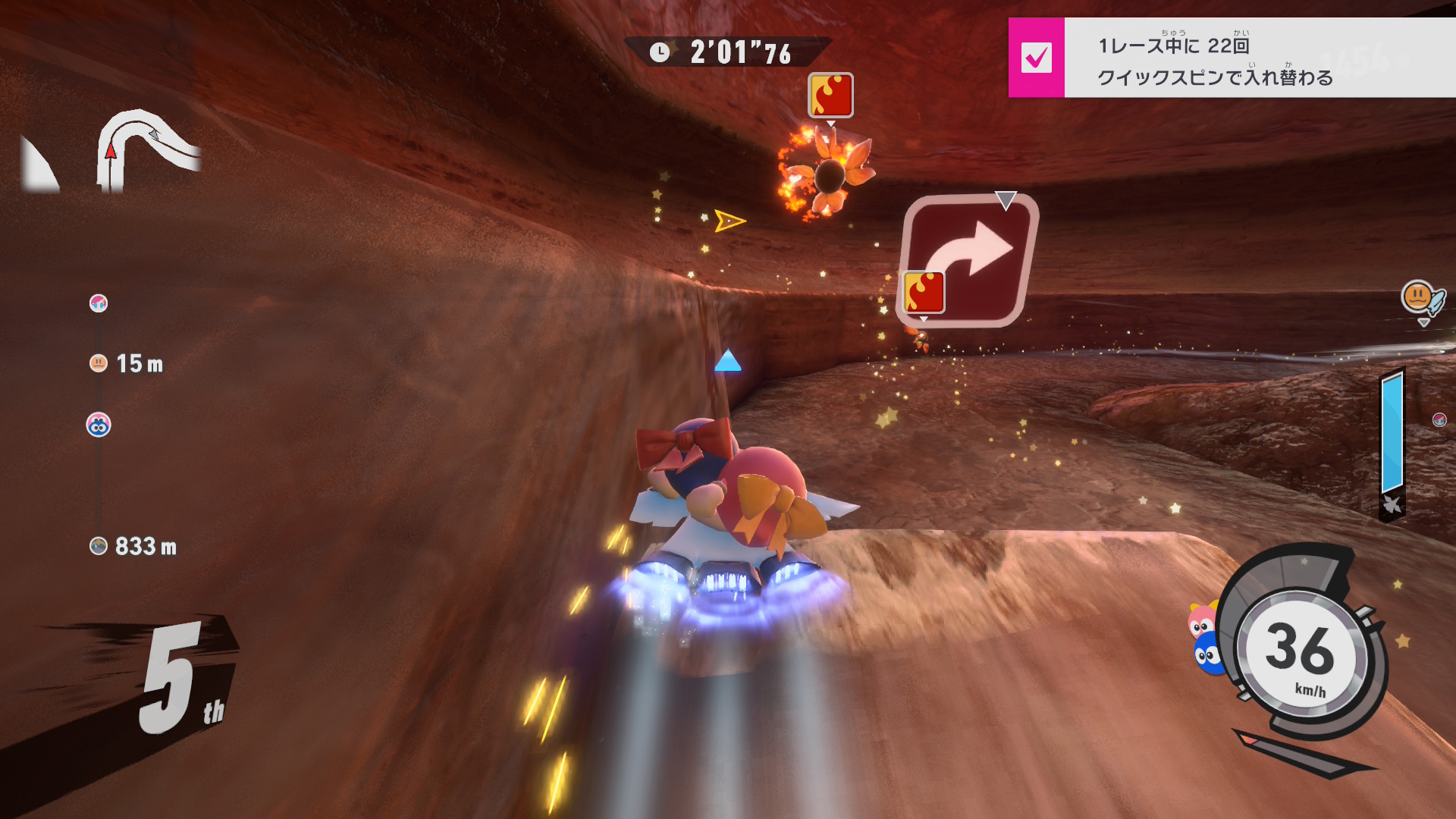Click the track minimap

pos(148,150)
